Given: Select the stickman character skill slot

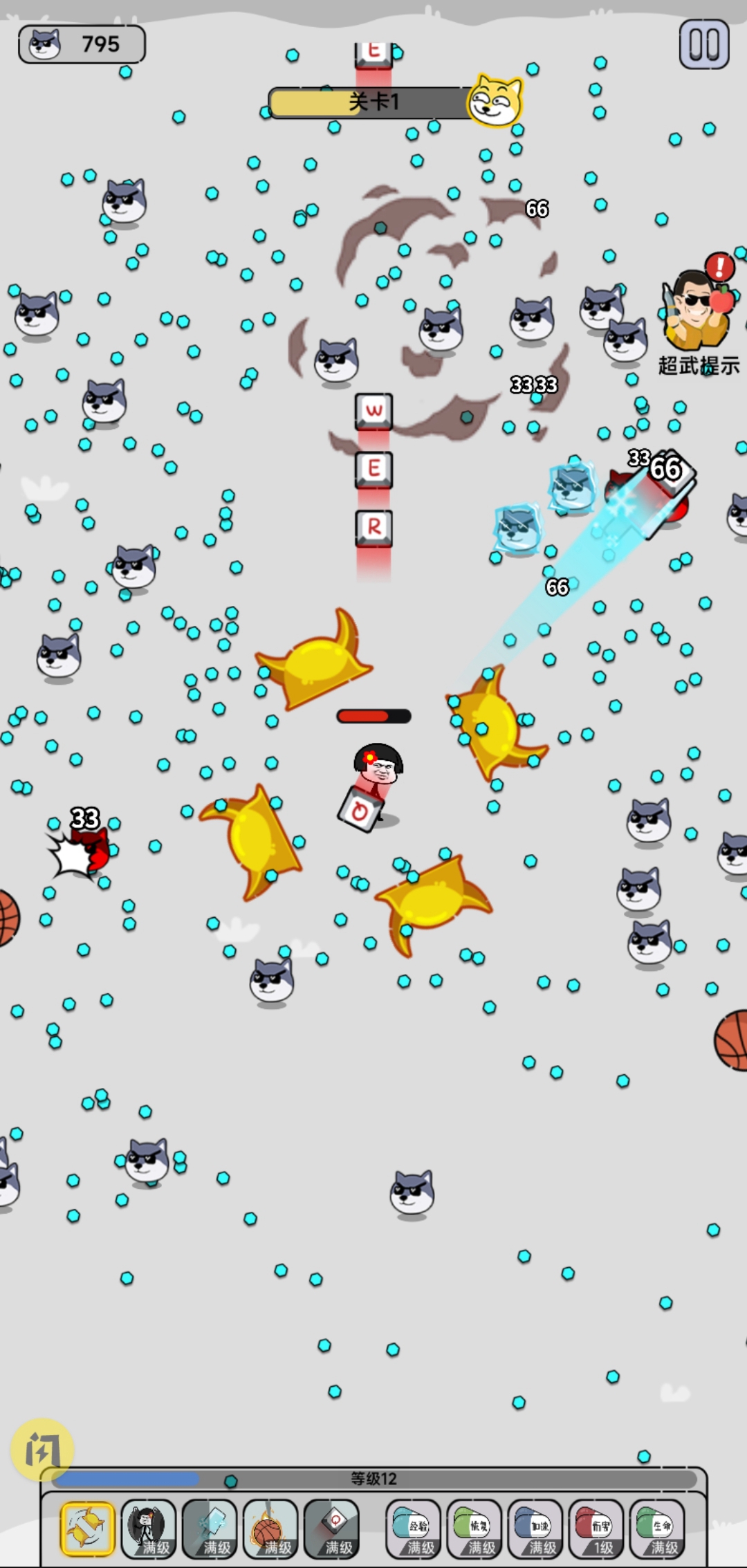Looking at the screenshot, I should [148, 1529].
